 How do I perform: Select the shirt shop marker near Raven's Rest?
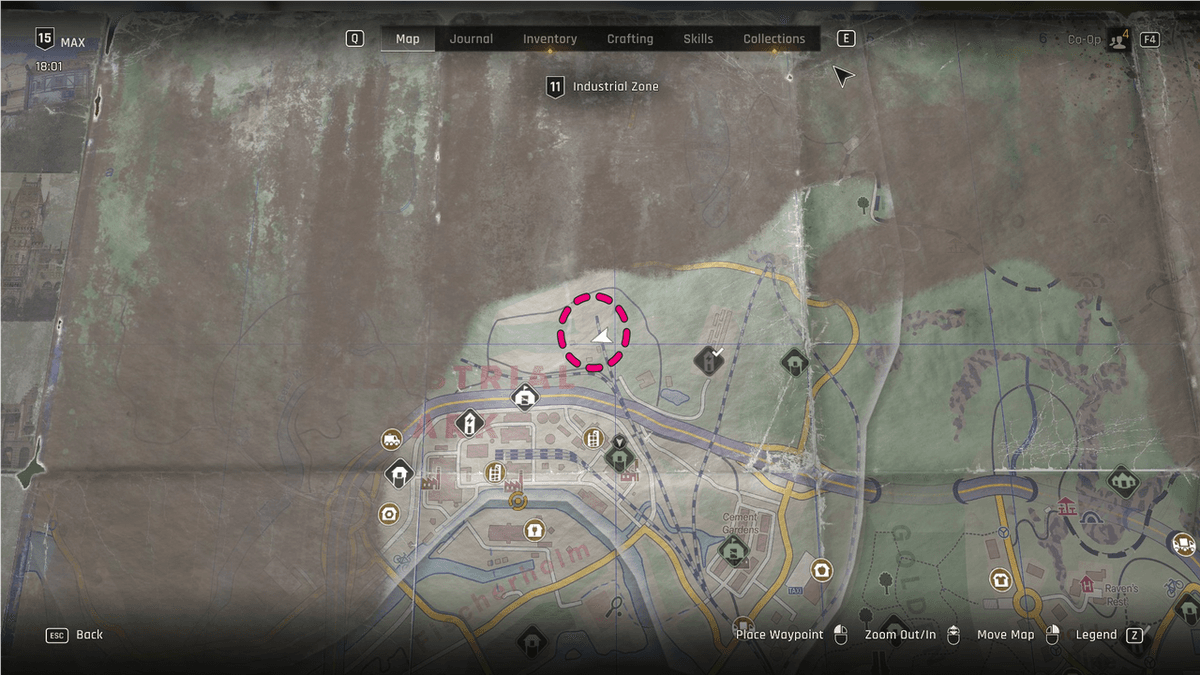1000,579
